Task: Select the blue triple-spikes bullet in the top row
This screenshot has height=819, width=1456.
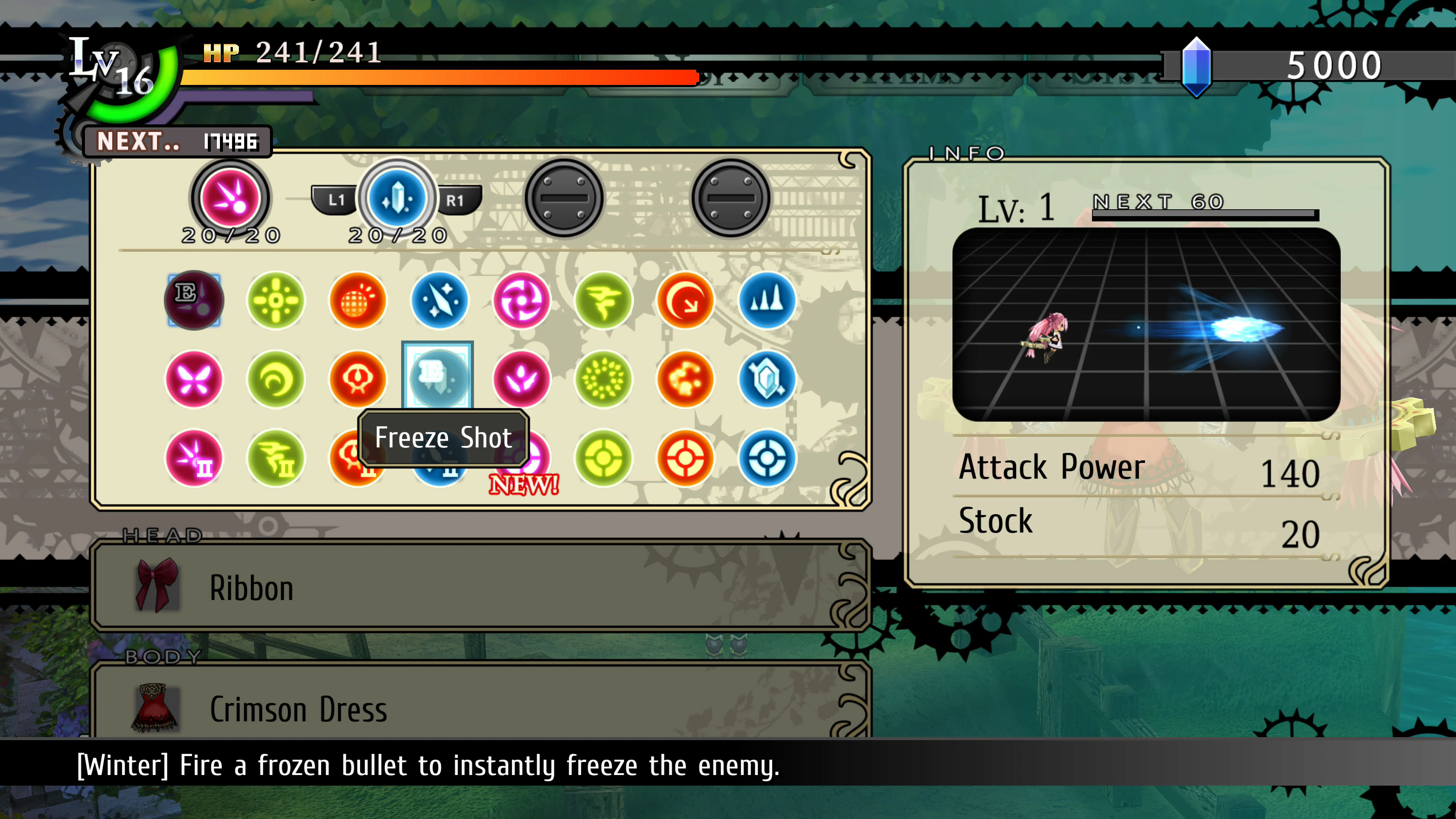Action: click(766, 300)
